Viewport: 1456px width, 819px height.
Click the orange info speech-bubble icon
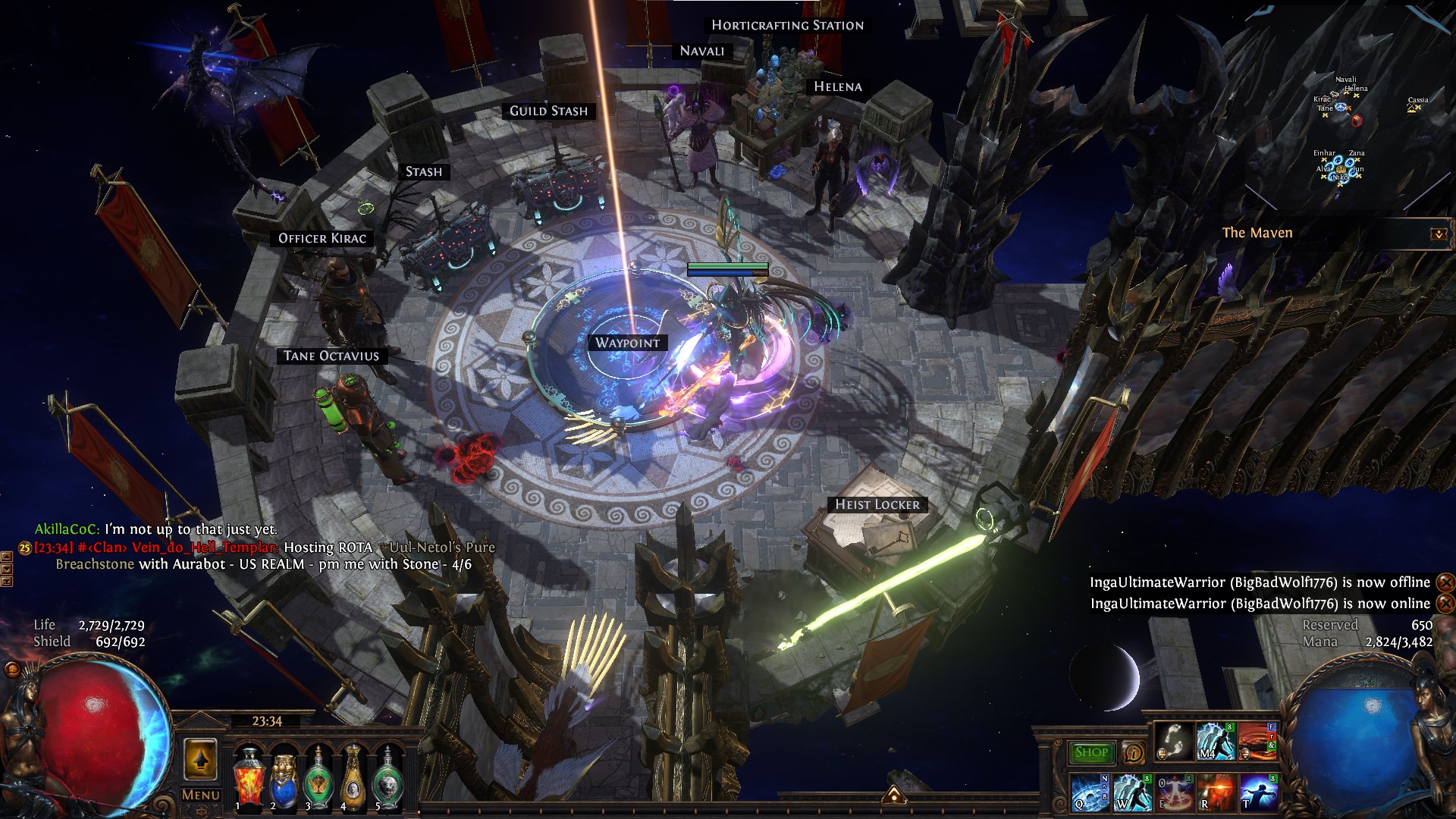click(1133, 752)
